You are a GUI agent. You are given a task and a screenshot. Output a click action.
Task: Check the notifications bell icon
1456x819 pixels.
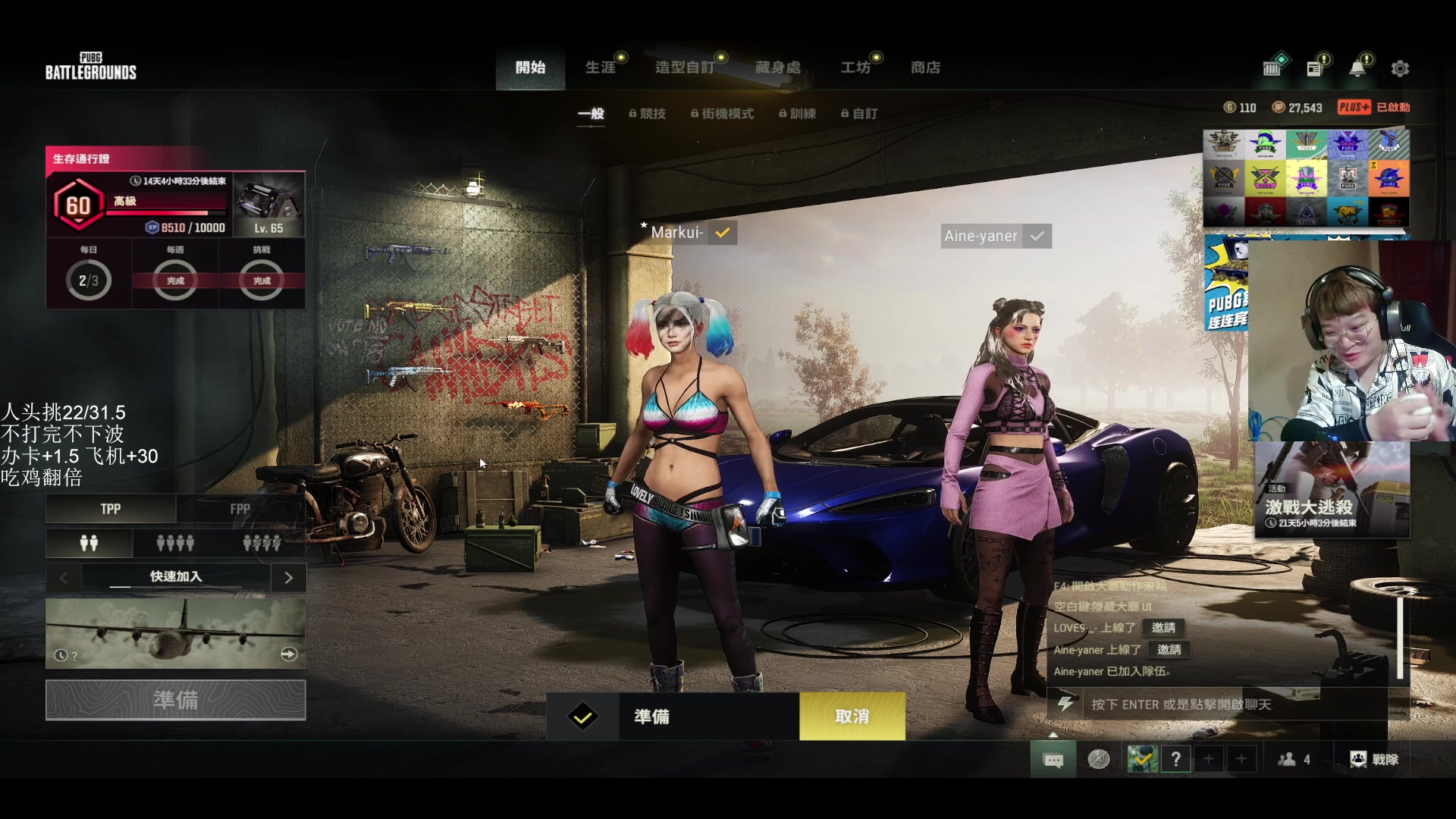point(1357,68)
